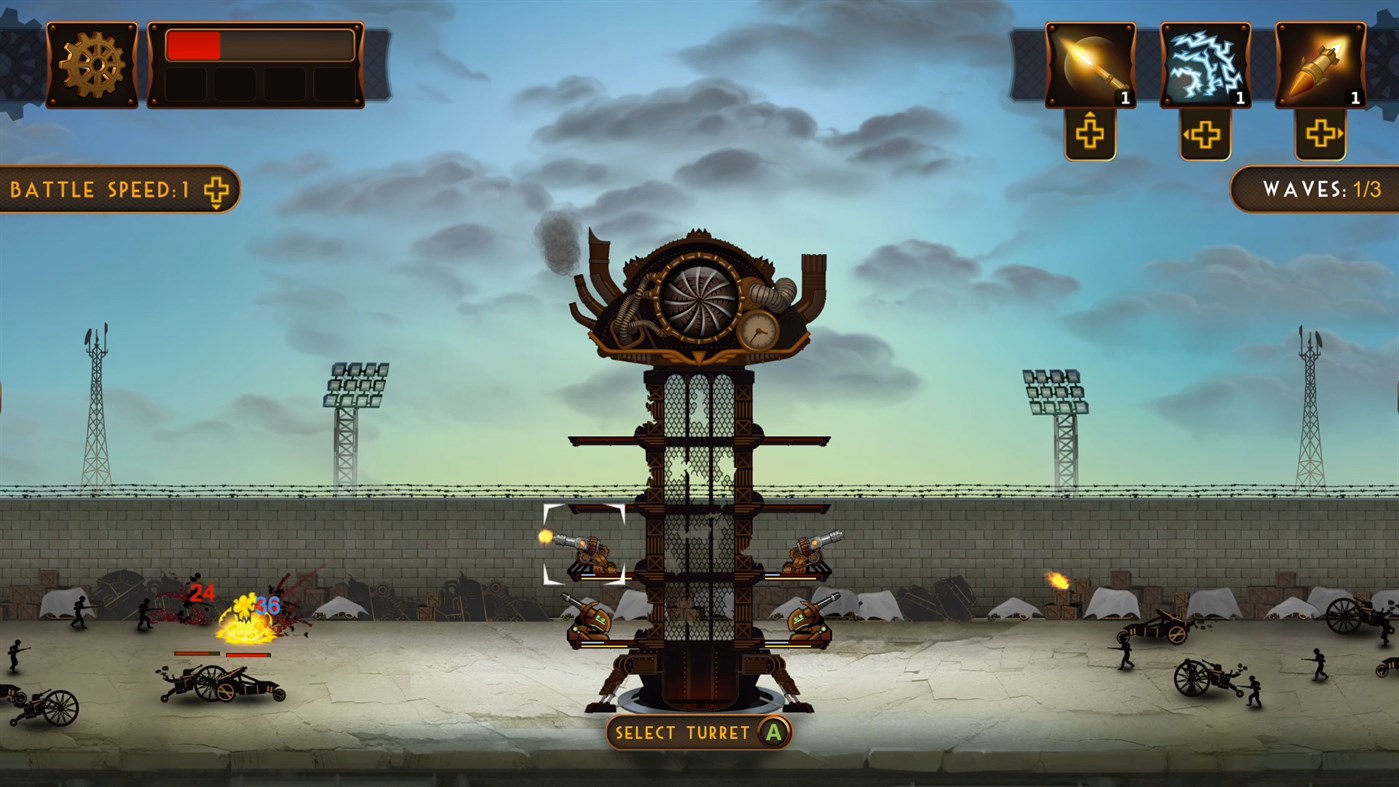Activate the rocket strike ability
This screenshot has width=1399, height=787.
(x=1318, y=66)
